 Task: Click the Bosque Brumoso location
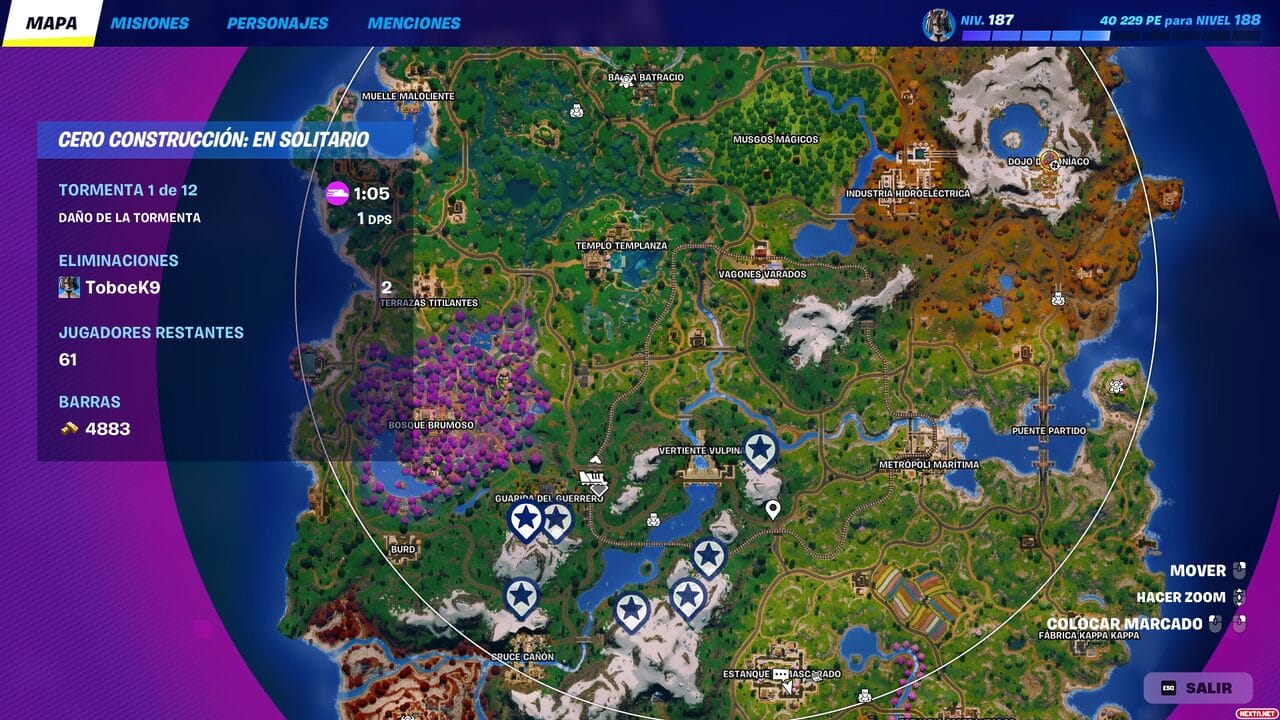(x=431, y=425)
